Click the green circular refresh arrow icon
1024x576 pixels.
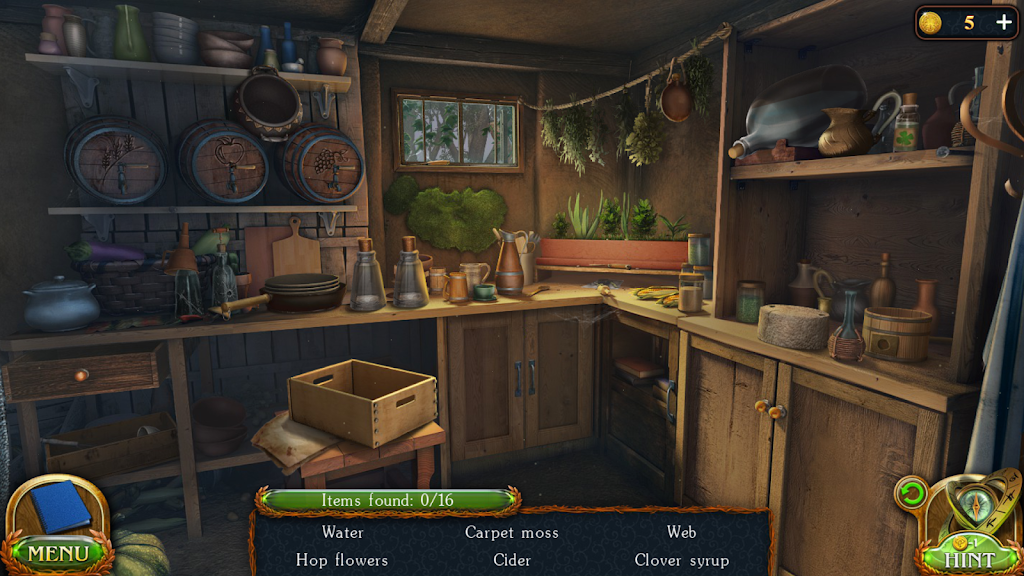tap(910, 493)
